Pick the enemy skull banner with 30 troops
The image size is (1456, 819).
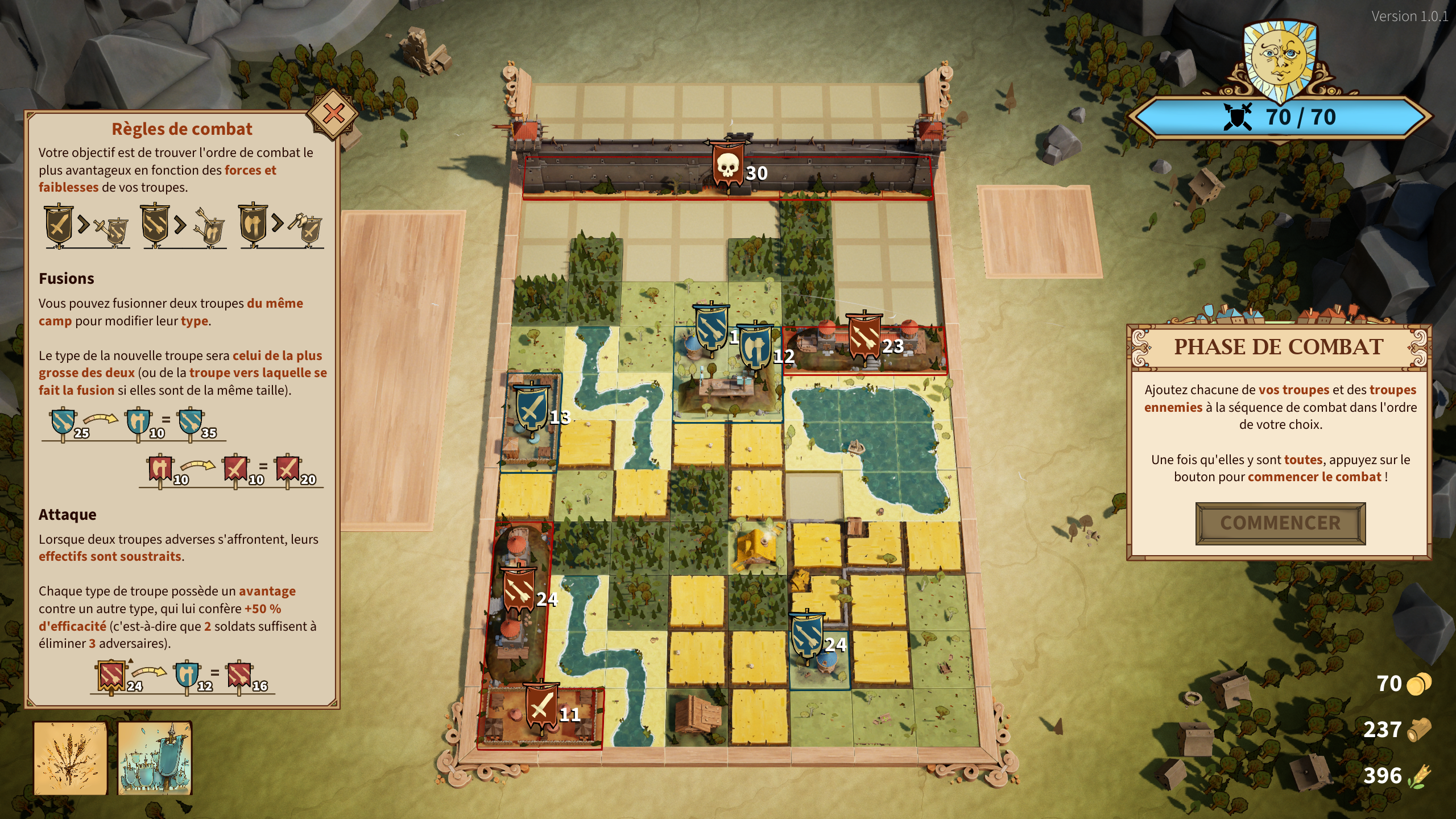728,165
